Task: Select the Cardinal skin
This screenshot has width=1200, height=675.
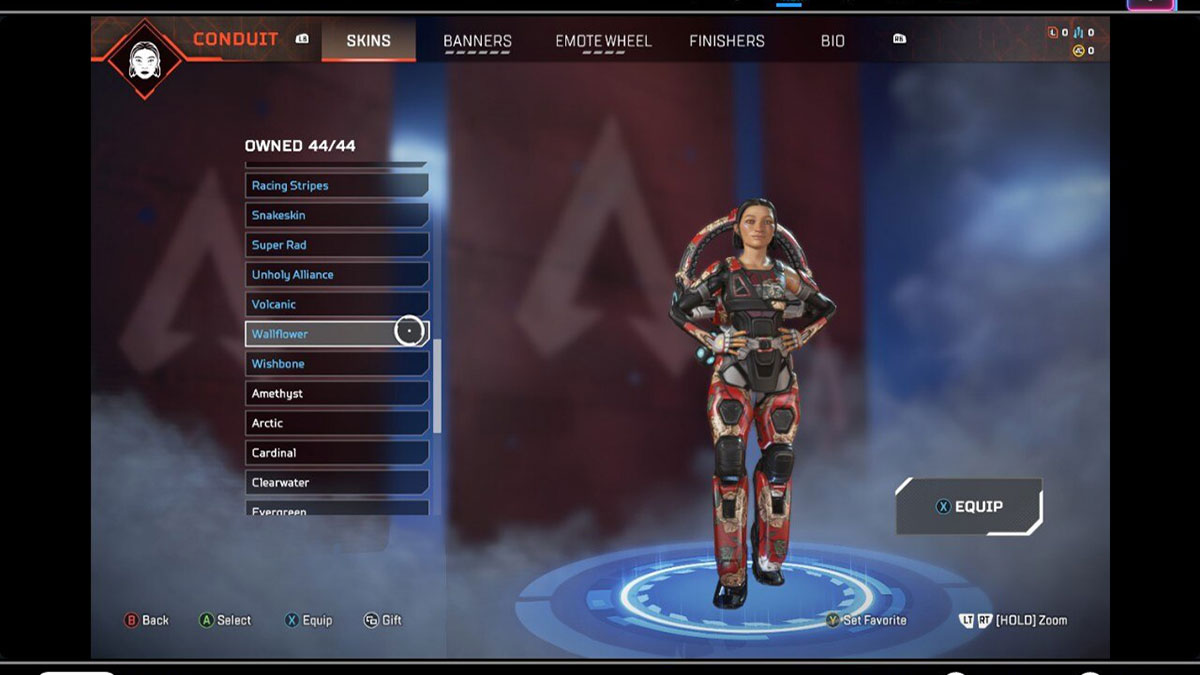Action: [x=336, y=453]
